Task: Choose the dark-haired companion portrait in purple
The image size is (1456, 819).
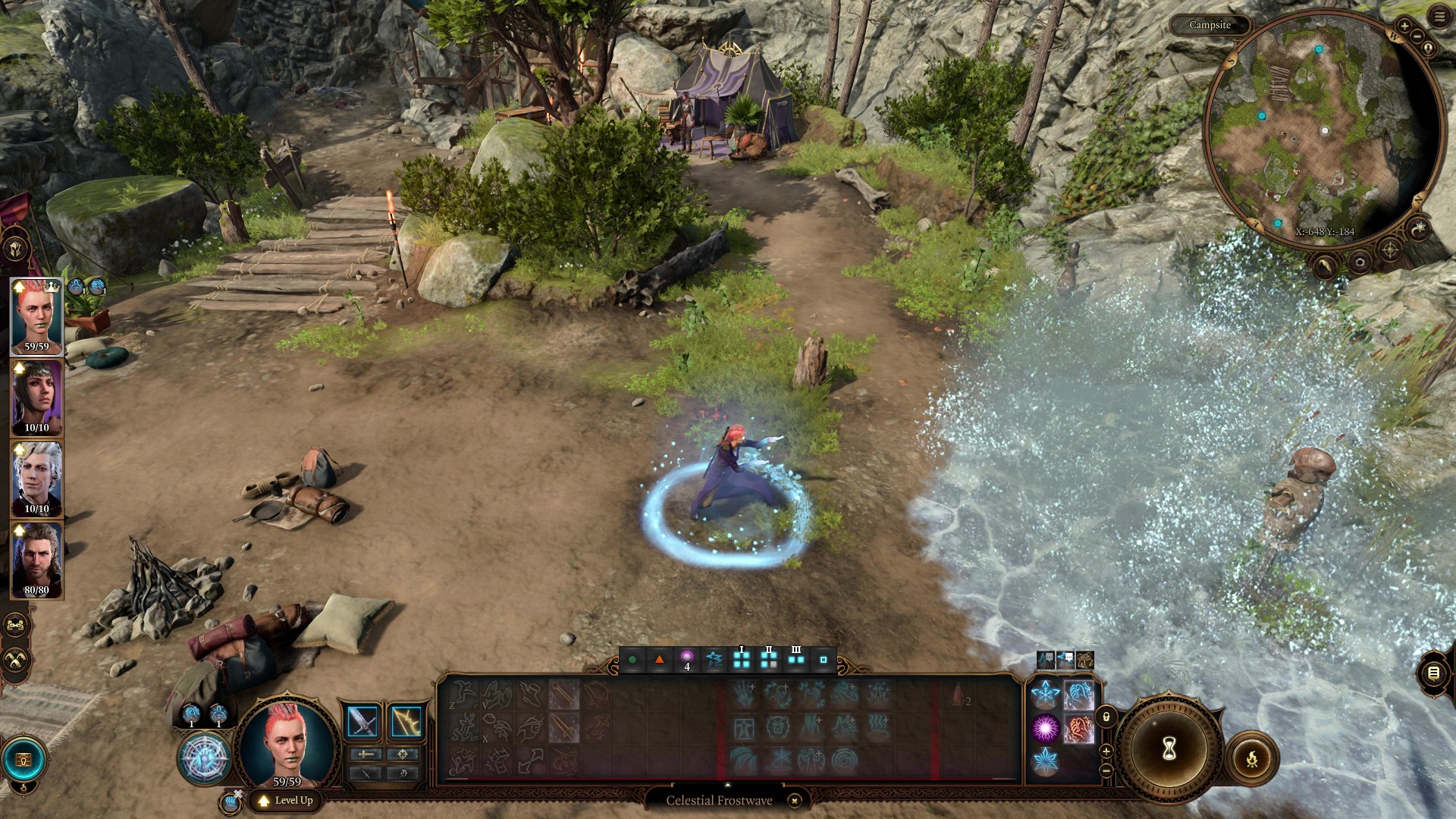Action: click(x=36, y=398)
